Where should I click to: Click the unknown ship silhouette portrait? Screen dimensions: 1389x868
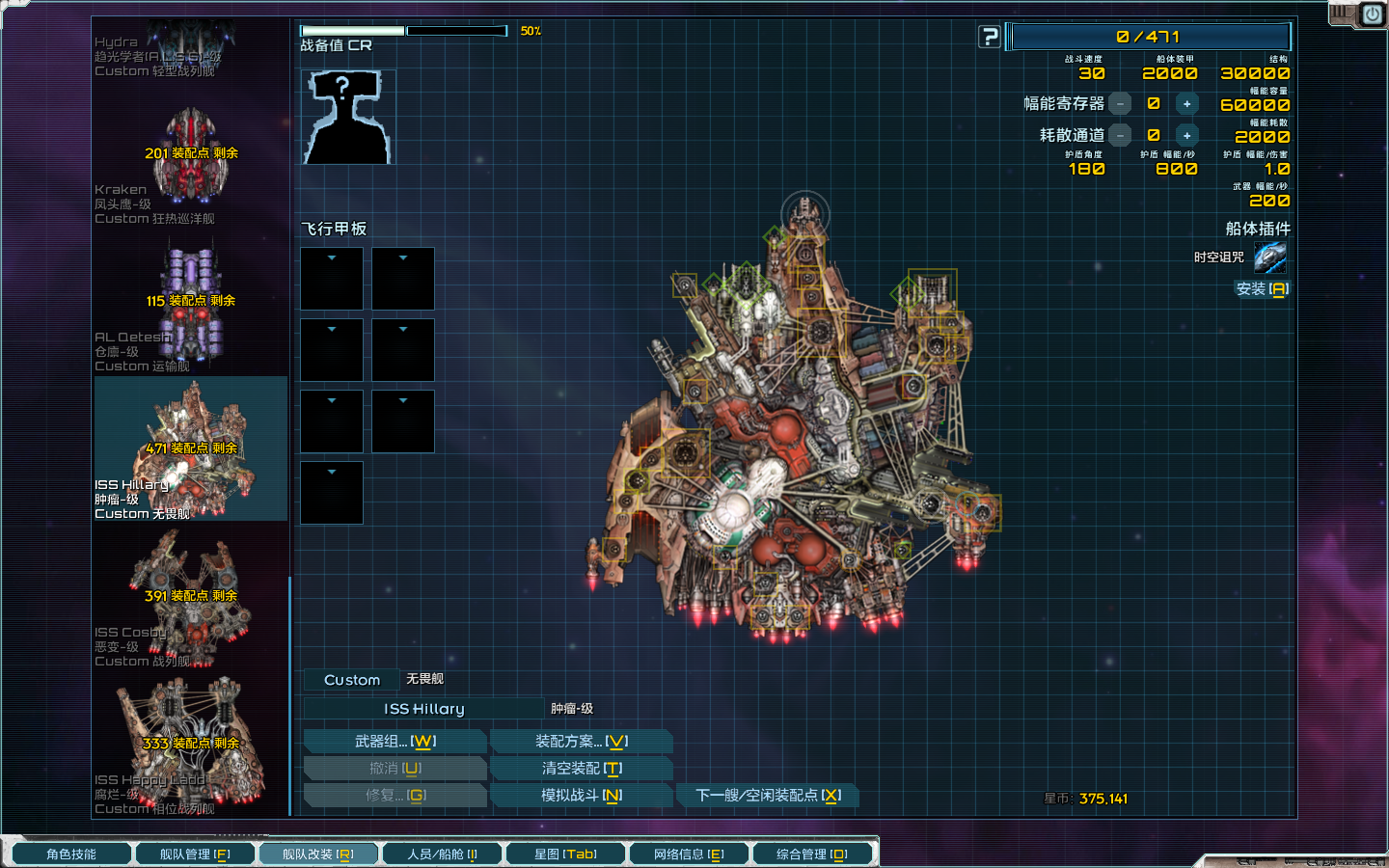coord(347,116)
